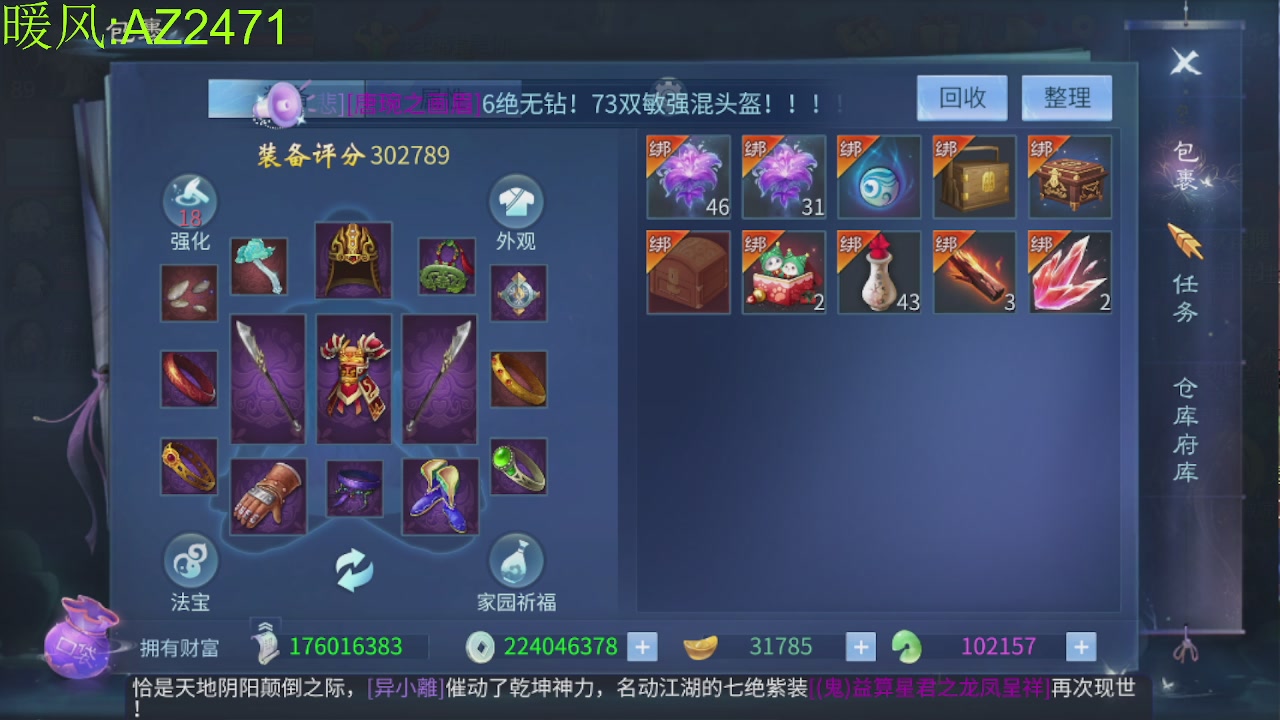Select the 任务 (Quest) icon in sidebar
Screen dimensions: 1280x720
point(1186,253)
